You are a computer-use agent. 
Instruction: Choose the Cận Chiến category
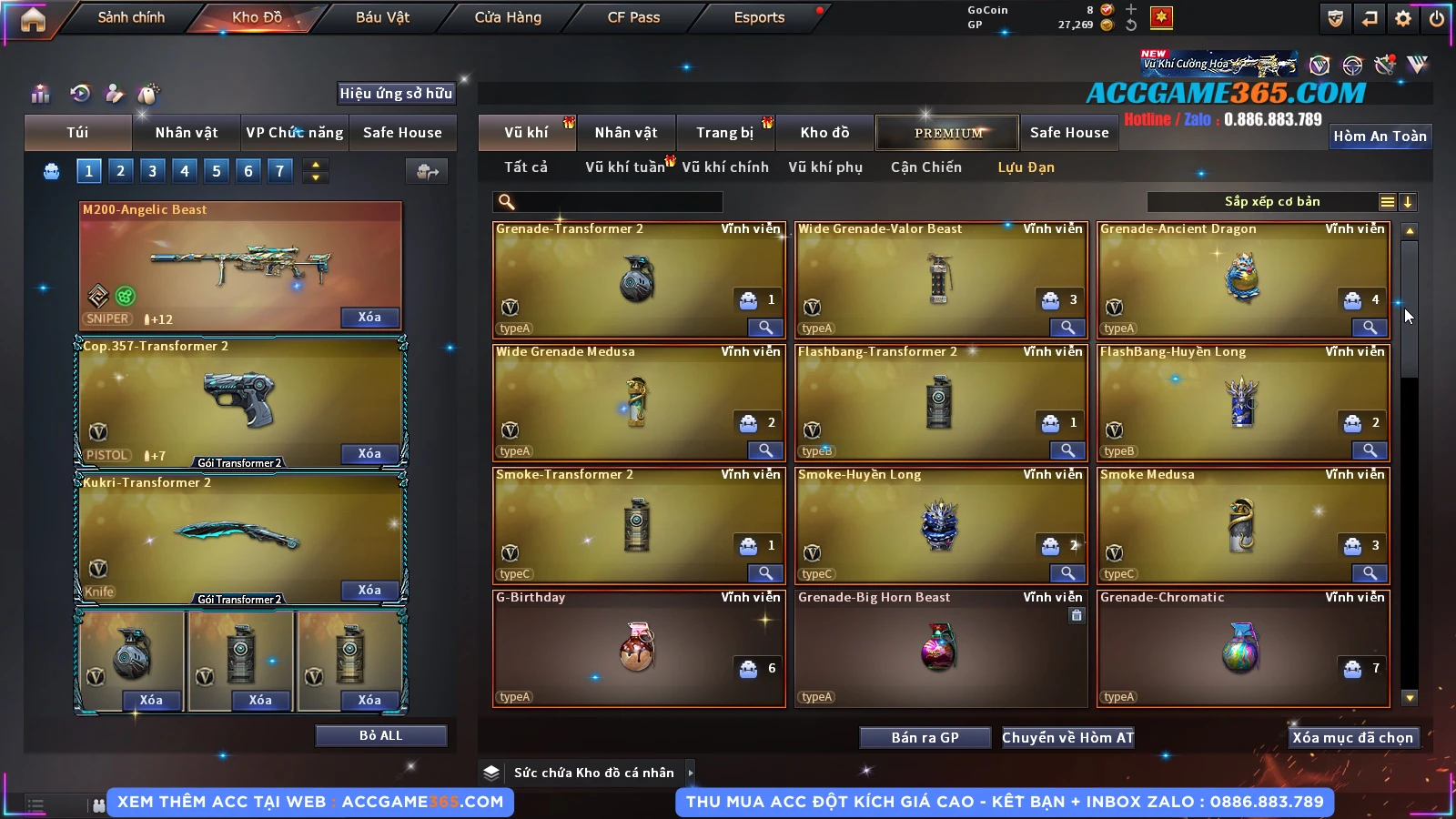point(925,167)
